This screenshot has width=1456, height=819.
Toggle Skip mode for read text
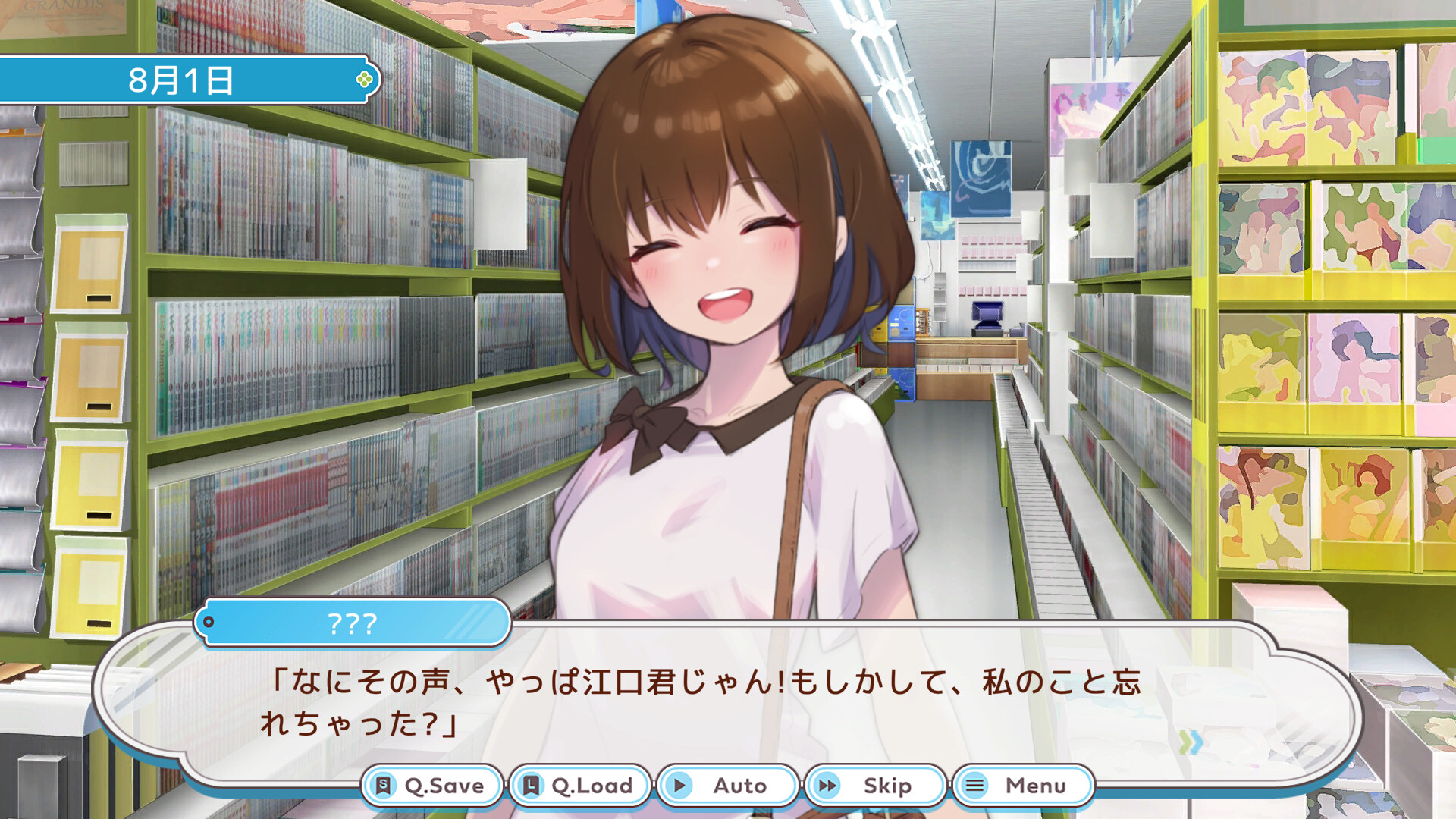point(874,786)
